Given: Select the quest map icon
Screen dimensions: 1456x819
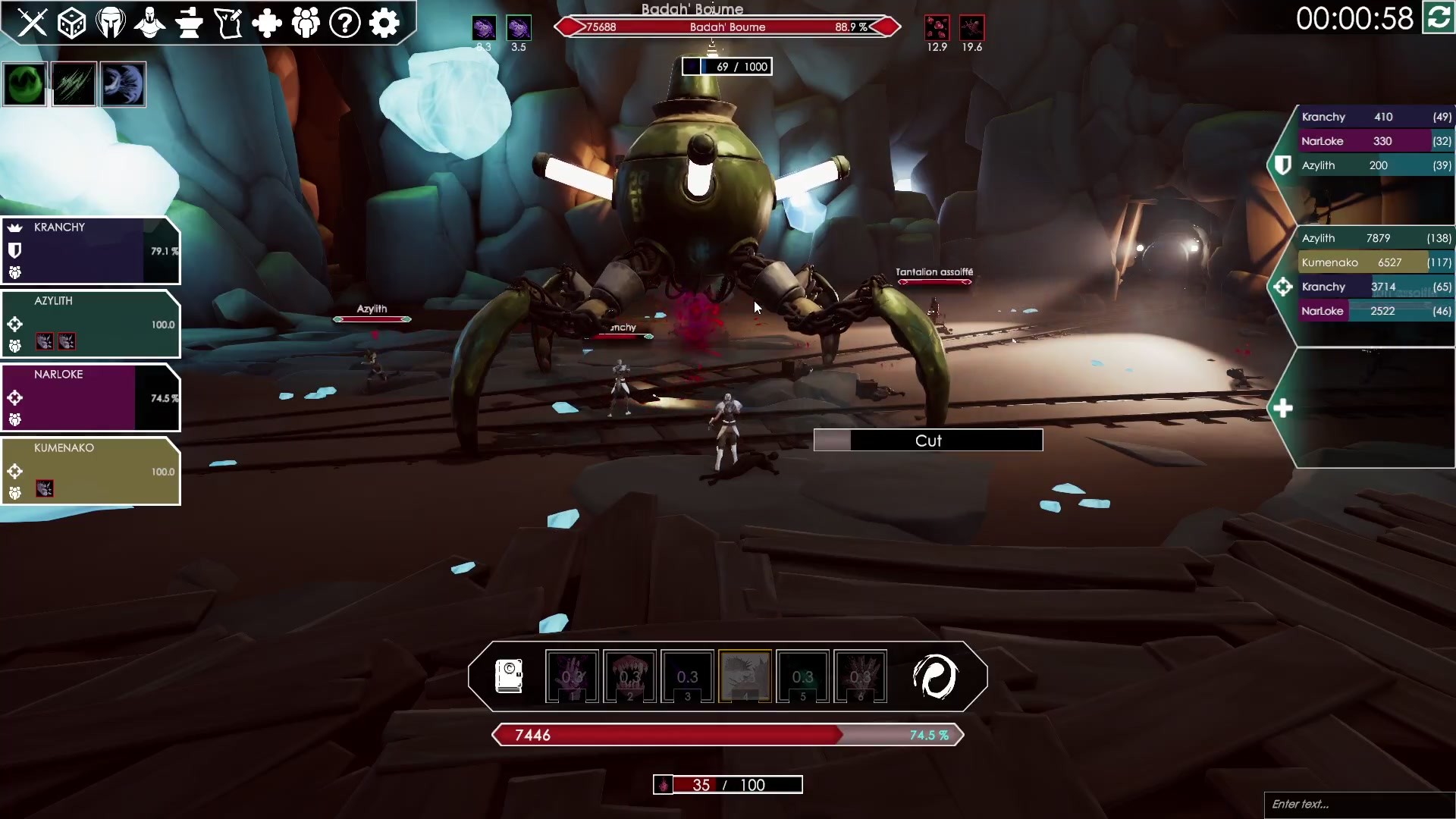Looking at the screenshot, I should point(228,22).
